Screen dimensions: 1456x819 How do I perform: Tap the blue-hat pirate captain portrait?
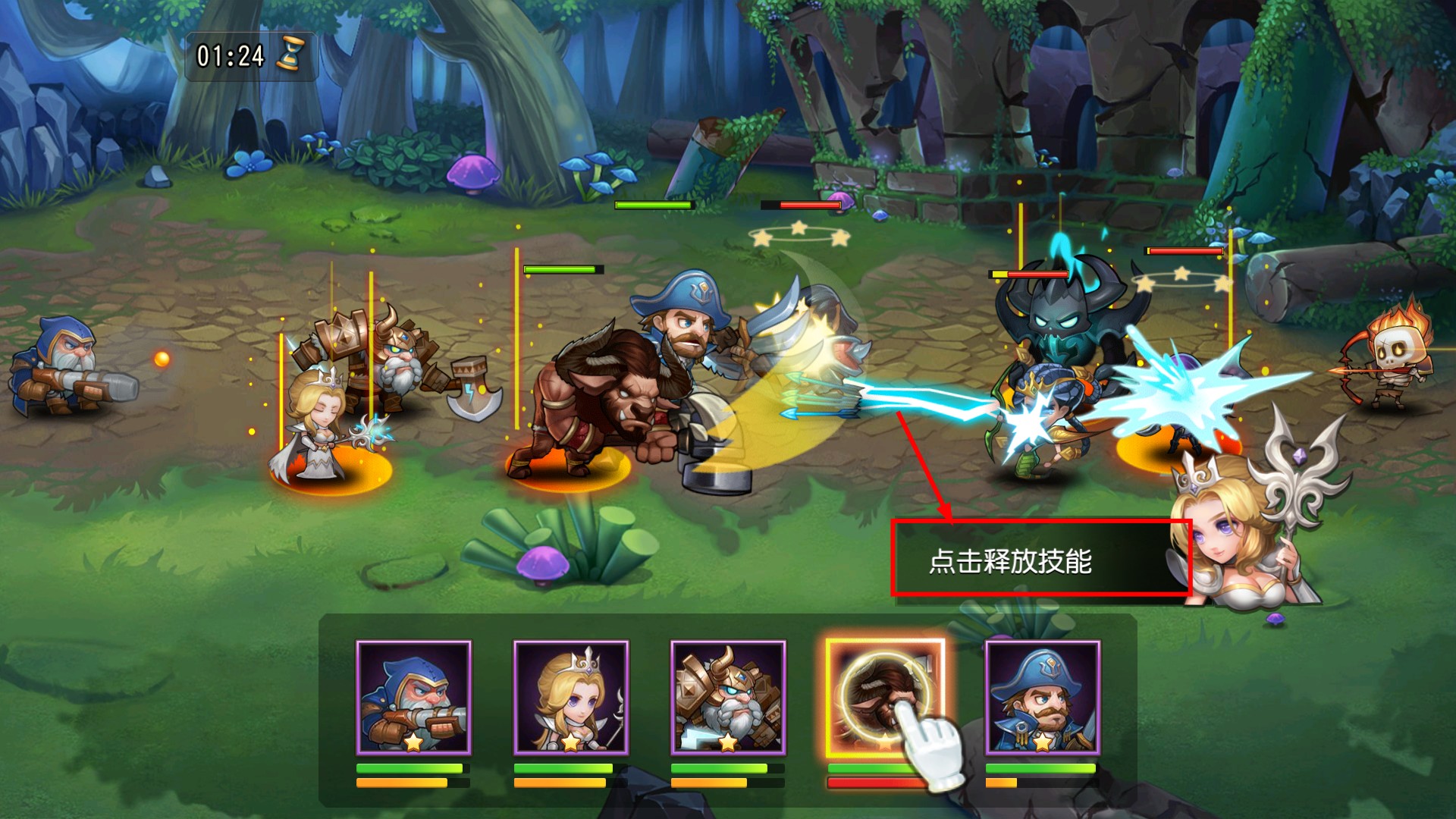pos(1042,698)
